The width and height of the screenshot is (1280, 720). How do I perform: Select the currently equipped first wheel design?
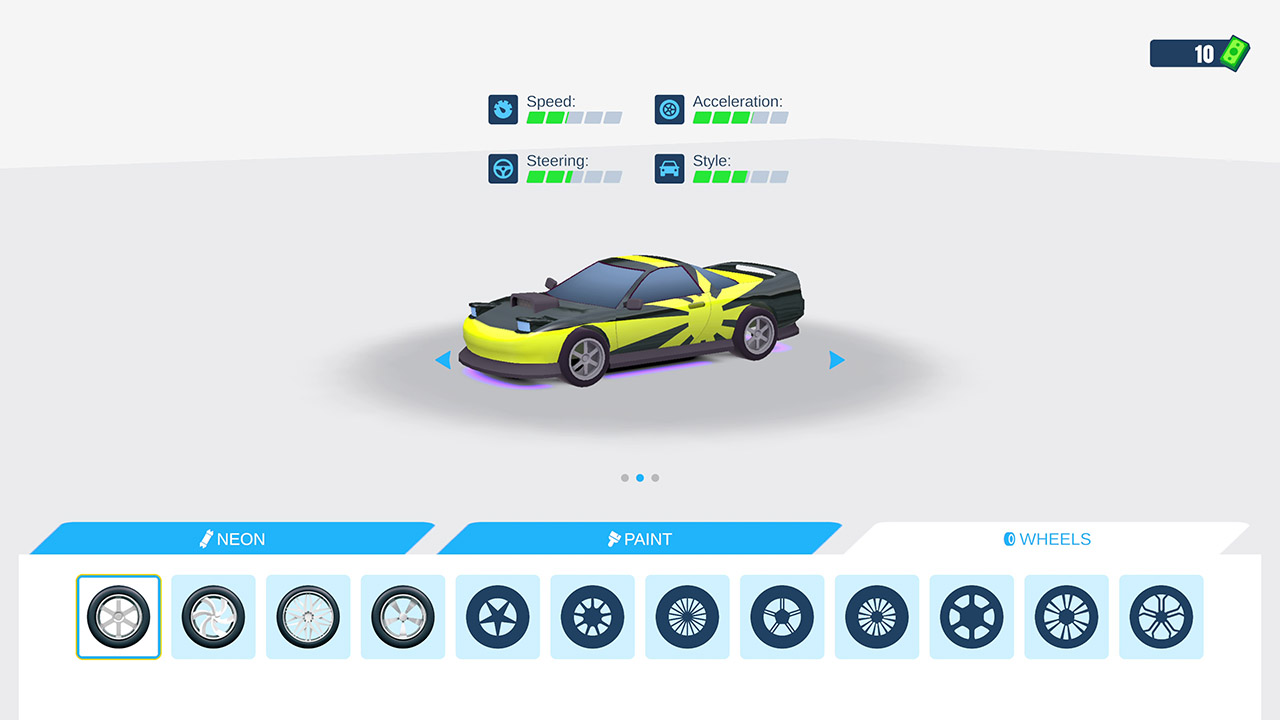(118, 617)
